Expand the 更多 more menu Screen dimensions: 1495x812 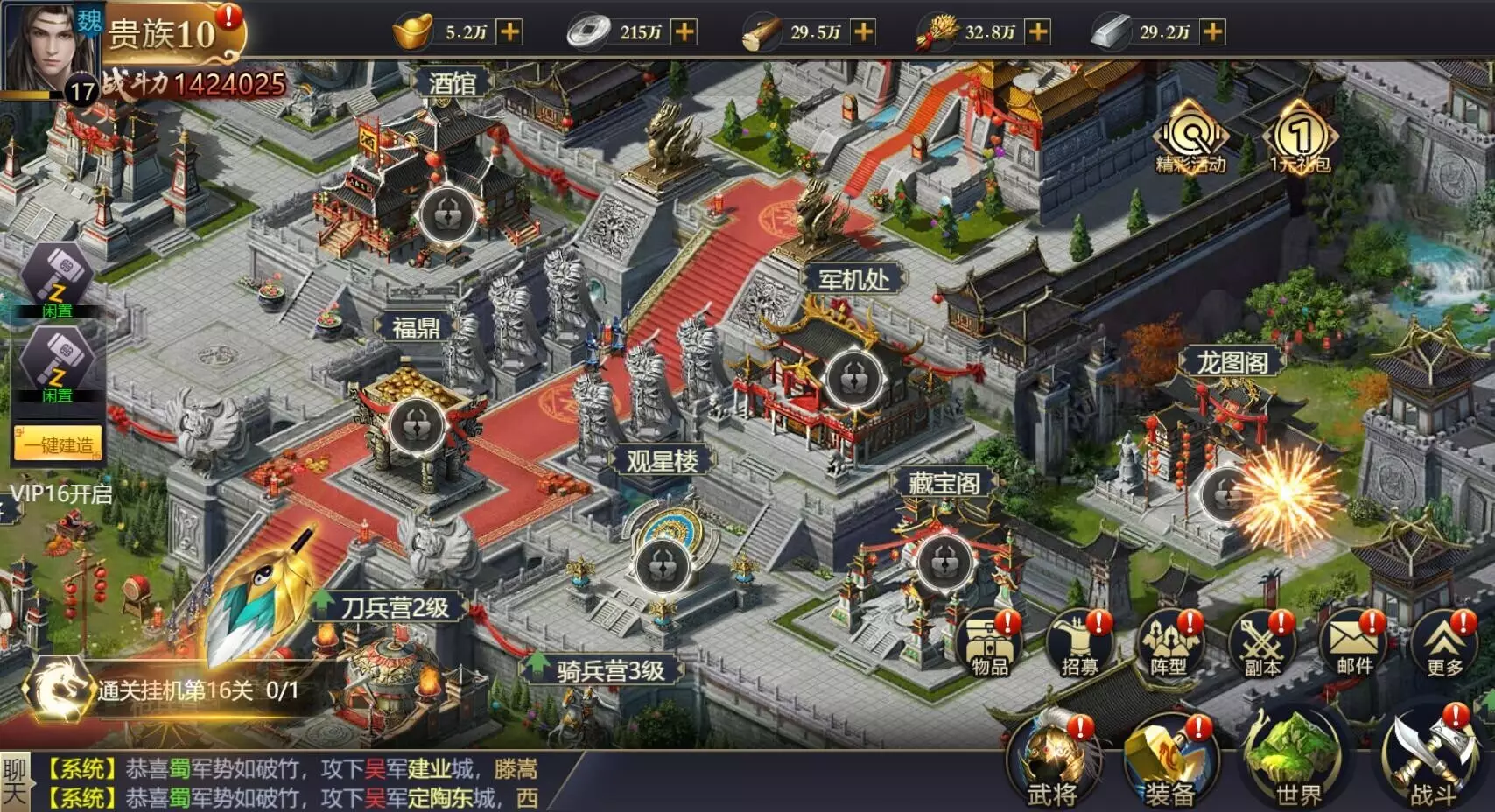click(x=1444, y=646)
